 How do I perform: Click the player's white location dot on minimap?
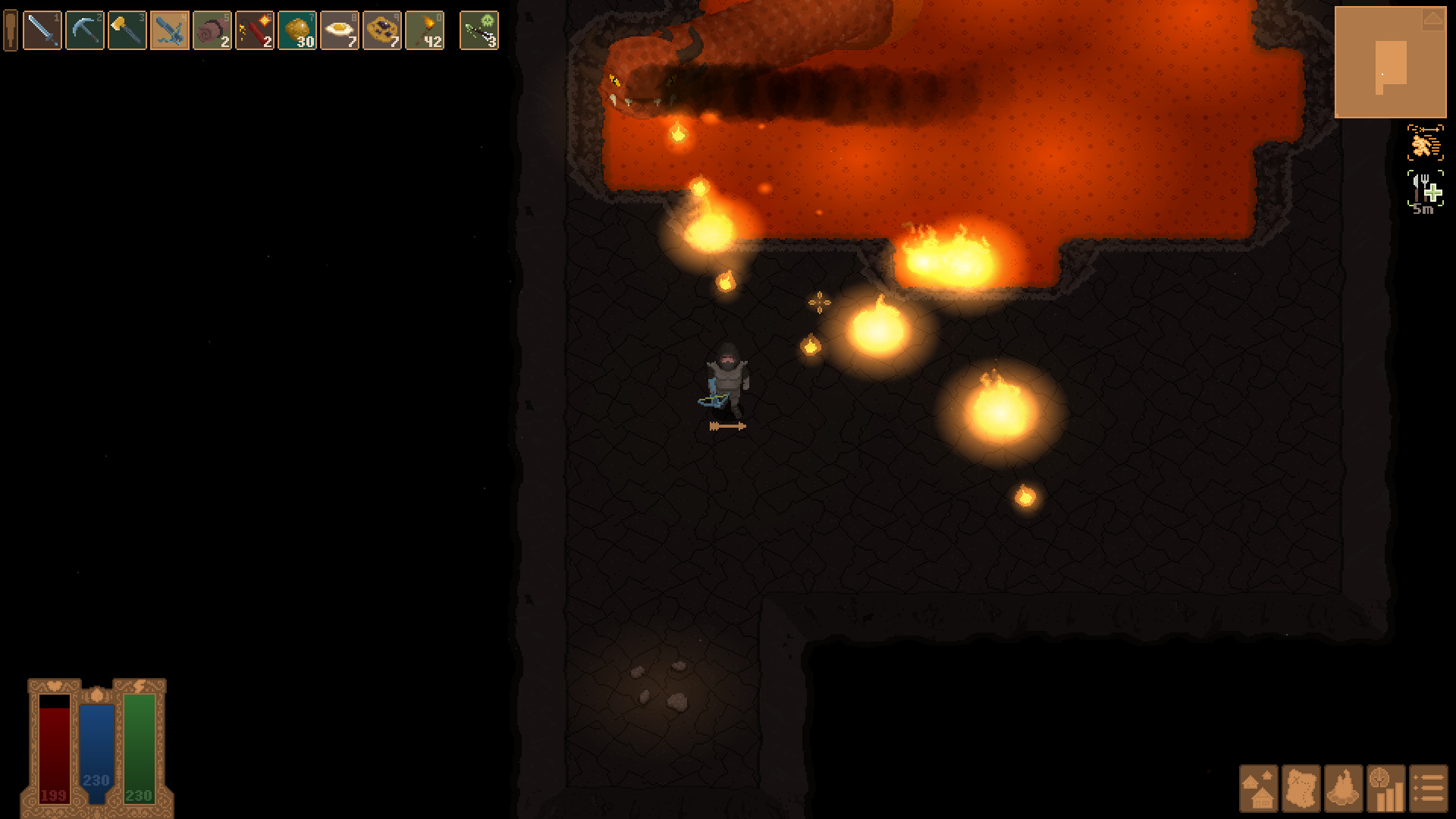pos(1384,74)
